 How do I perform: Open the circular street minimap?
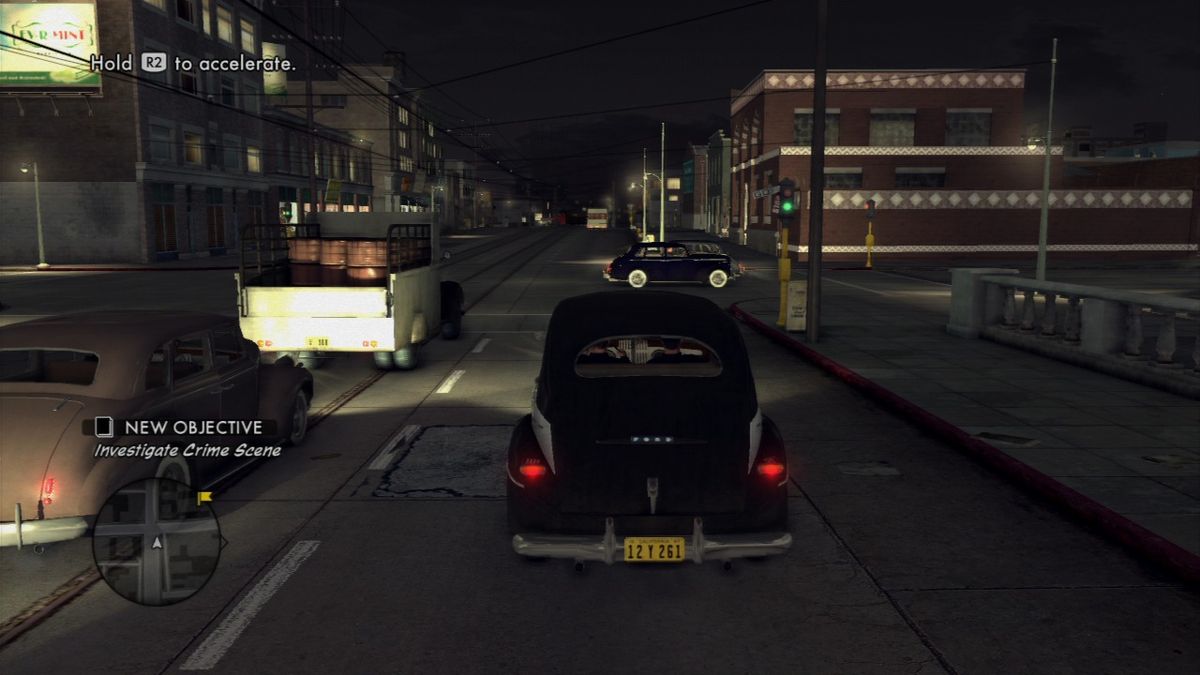[x=156, y=541]
